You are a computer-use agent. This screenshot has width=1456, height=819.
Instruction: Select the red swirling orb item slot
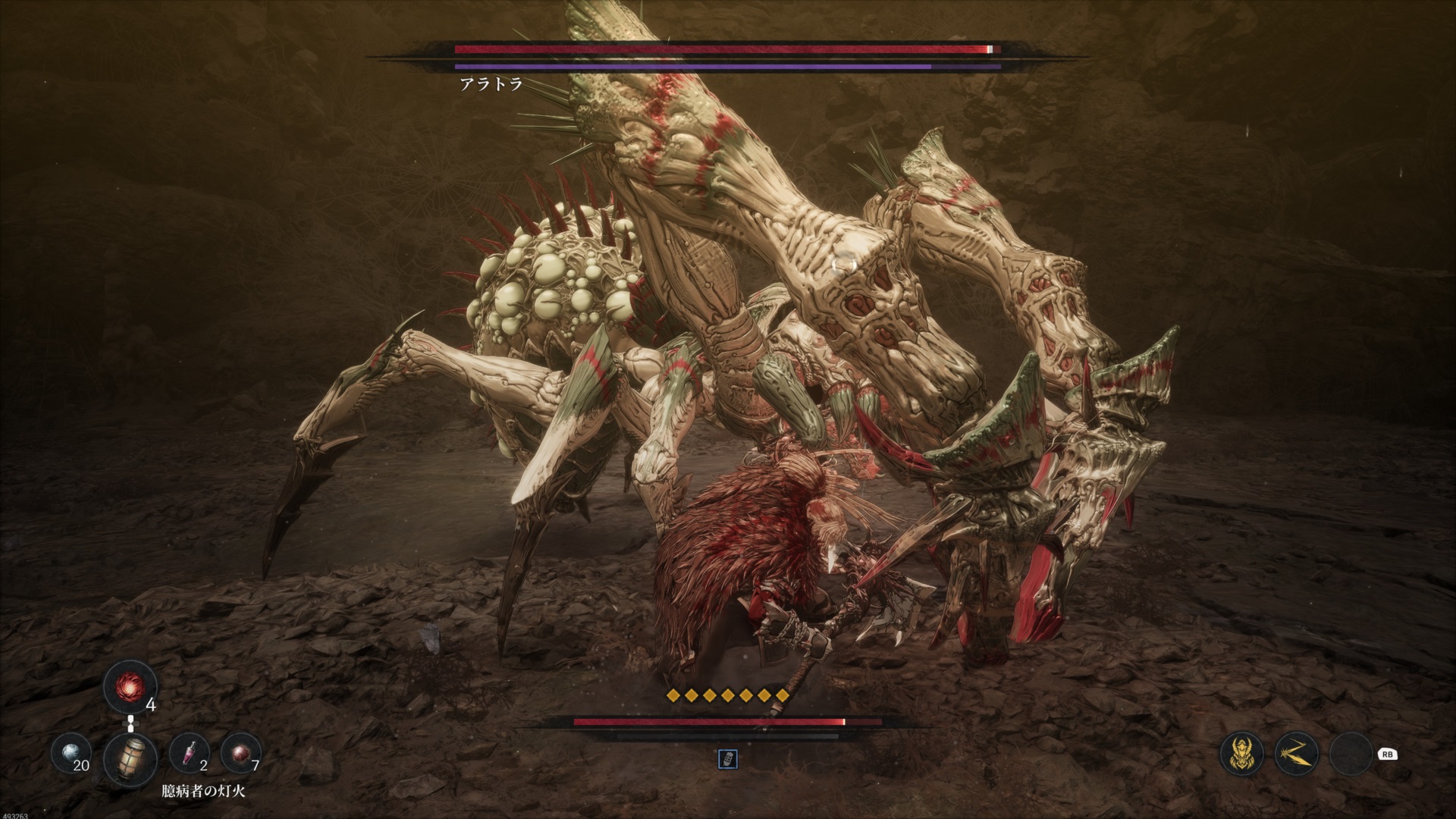click(x=129, y=688)
